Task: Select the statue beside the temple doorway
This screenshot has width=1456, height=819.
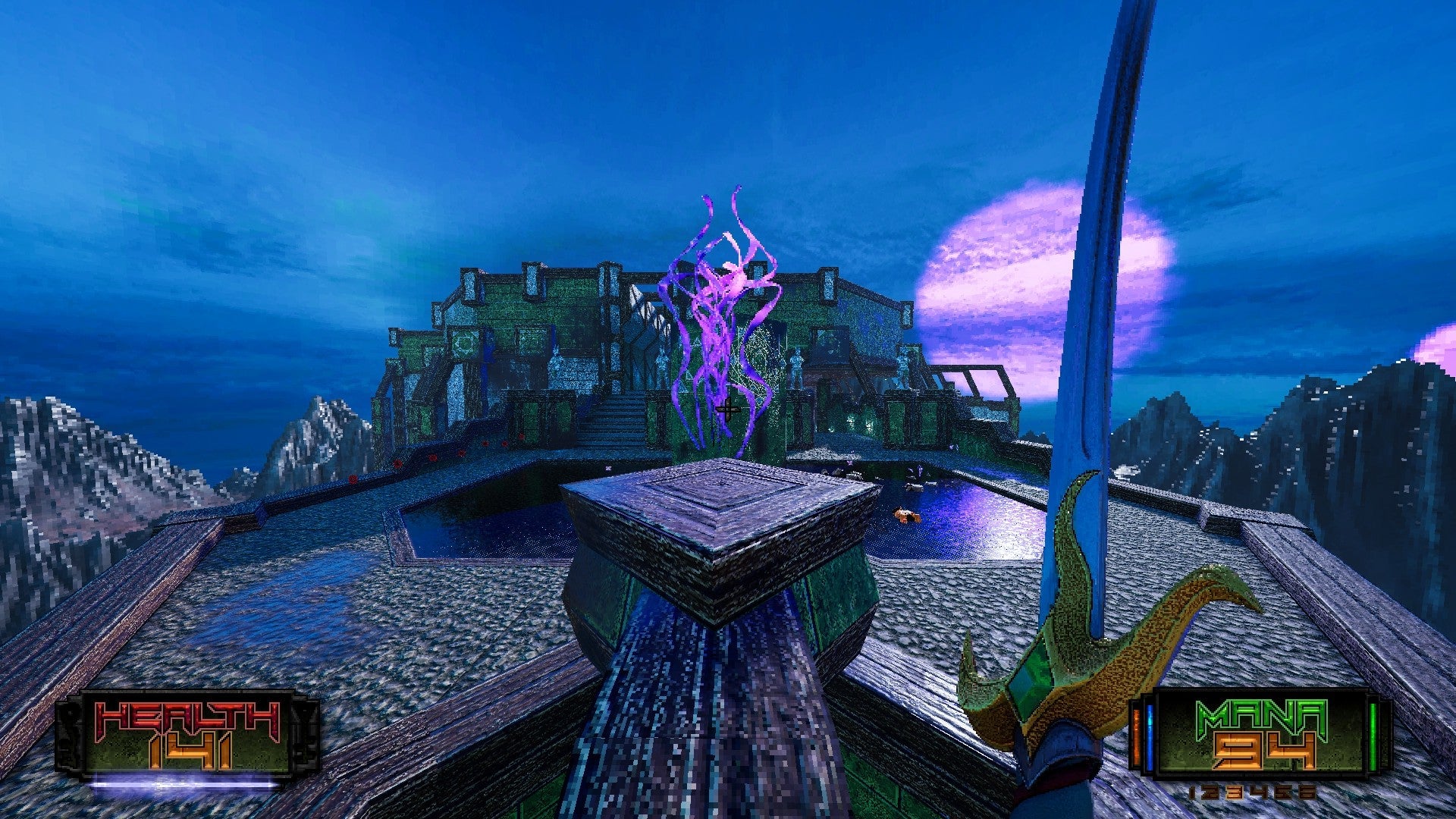Action: click(796, 366)
